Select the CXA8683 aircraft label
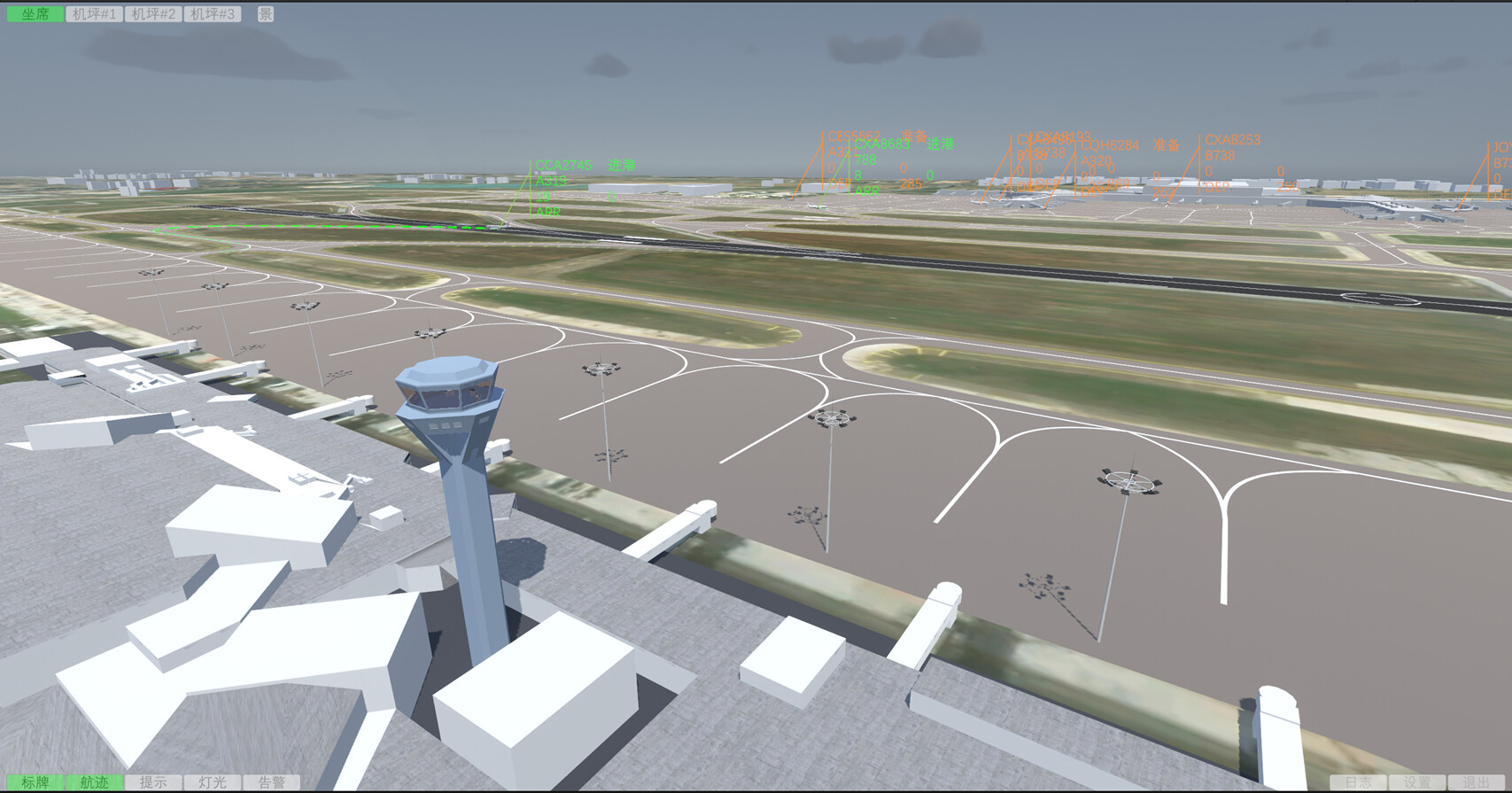The height and width of the screenshot is (793, 1512). 883,144
